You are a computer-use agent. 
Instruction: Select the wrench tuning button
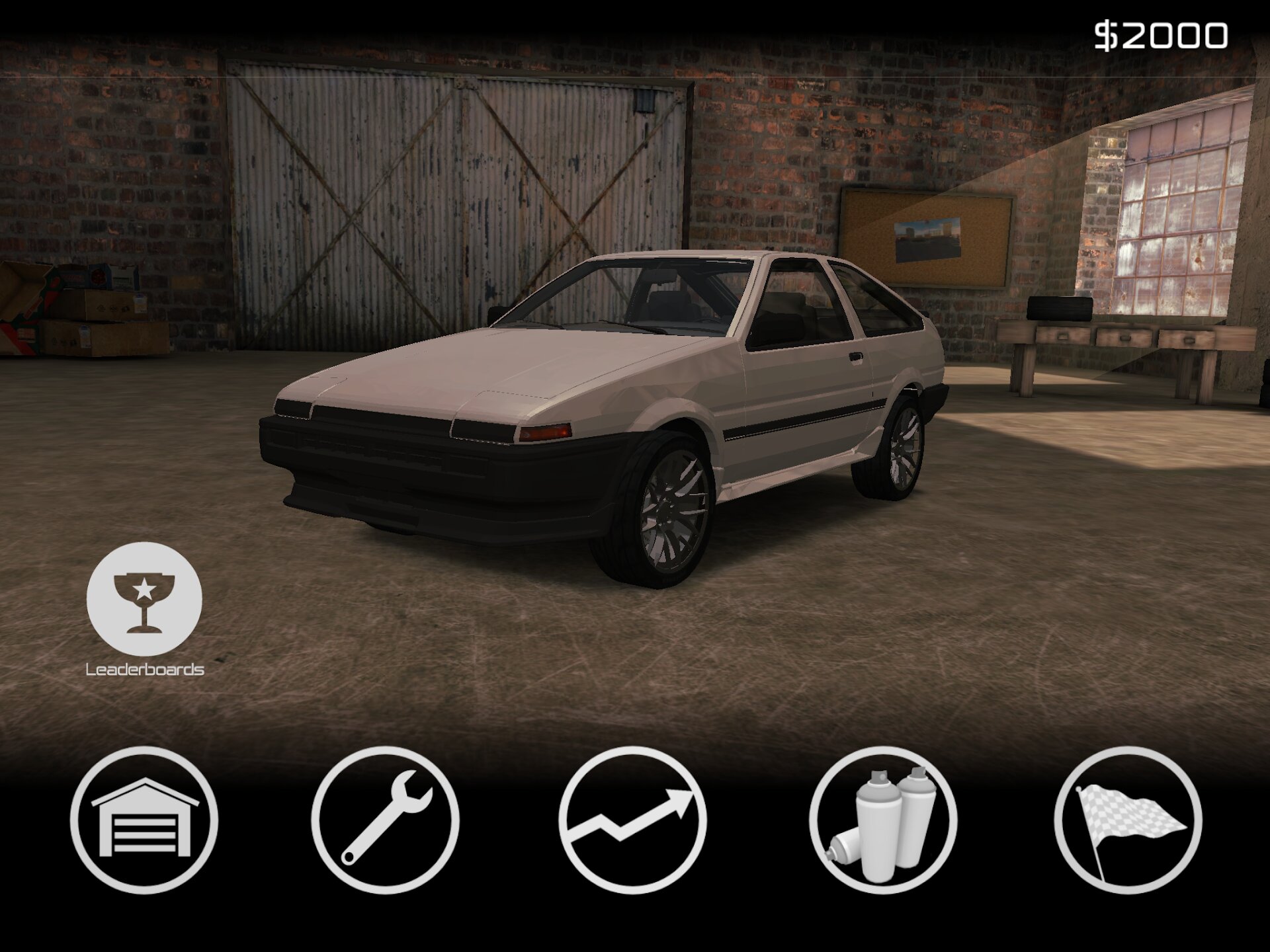[385, 820]
